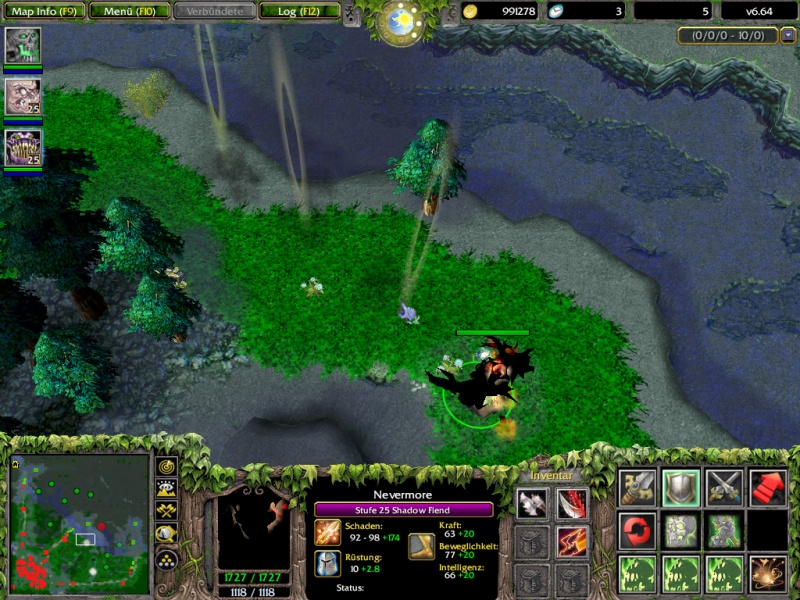Cast the Requiem of Souls ultimate ability

click(767, 574)
